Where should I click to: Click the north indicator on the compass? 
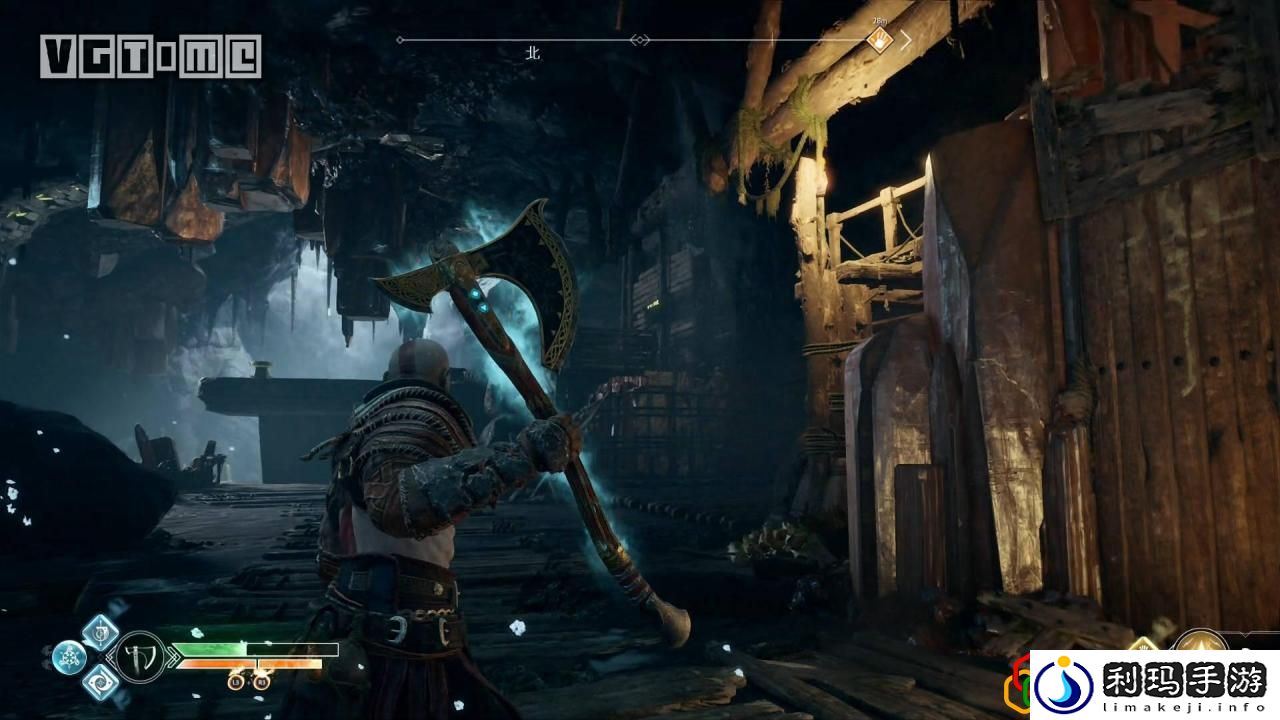pos(533,53)
